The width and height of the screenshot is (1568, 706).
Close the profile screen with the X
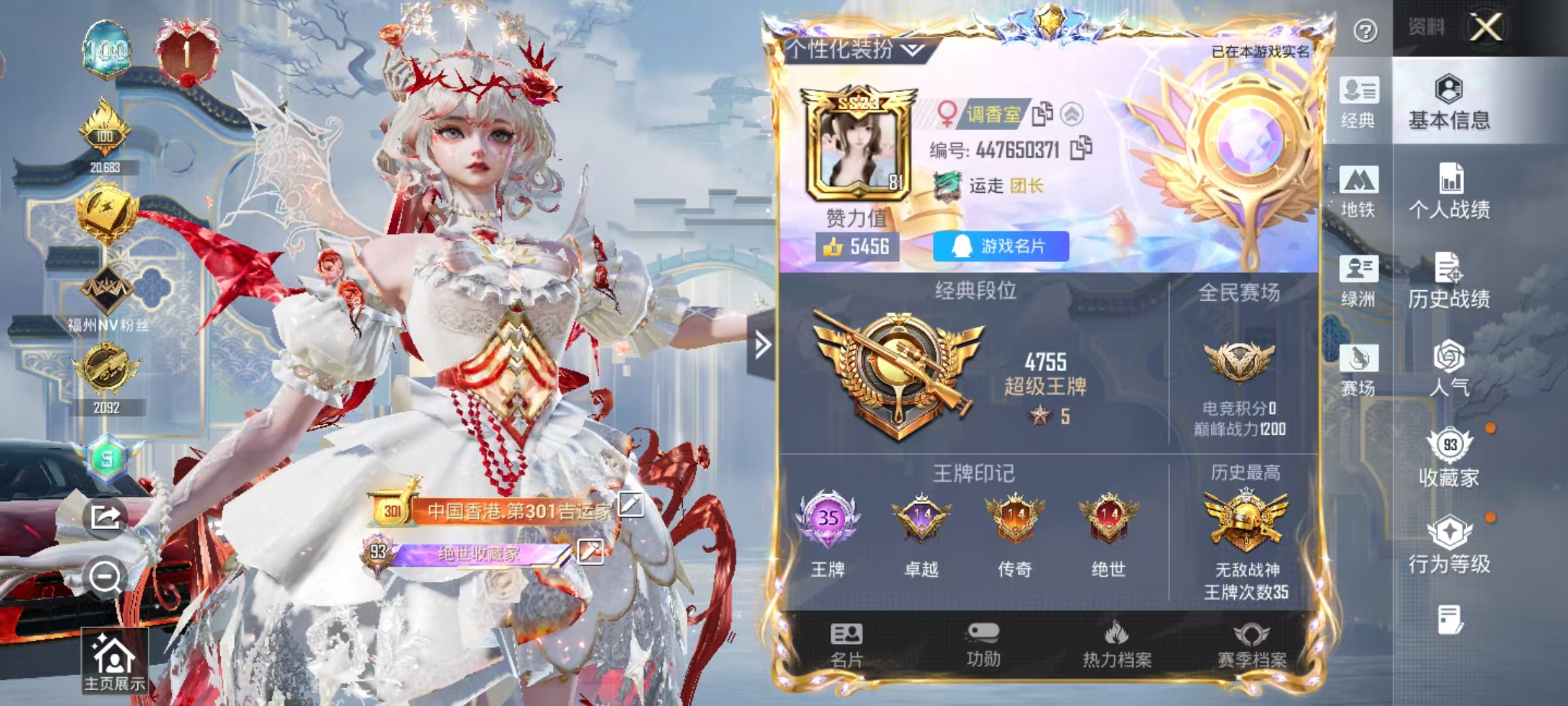click(1485, 27)
